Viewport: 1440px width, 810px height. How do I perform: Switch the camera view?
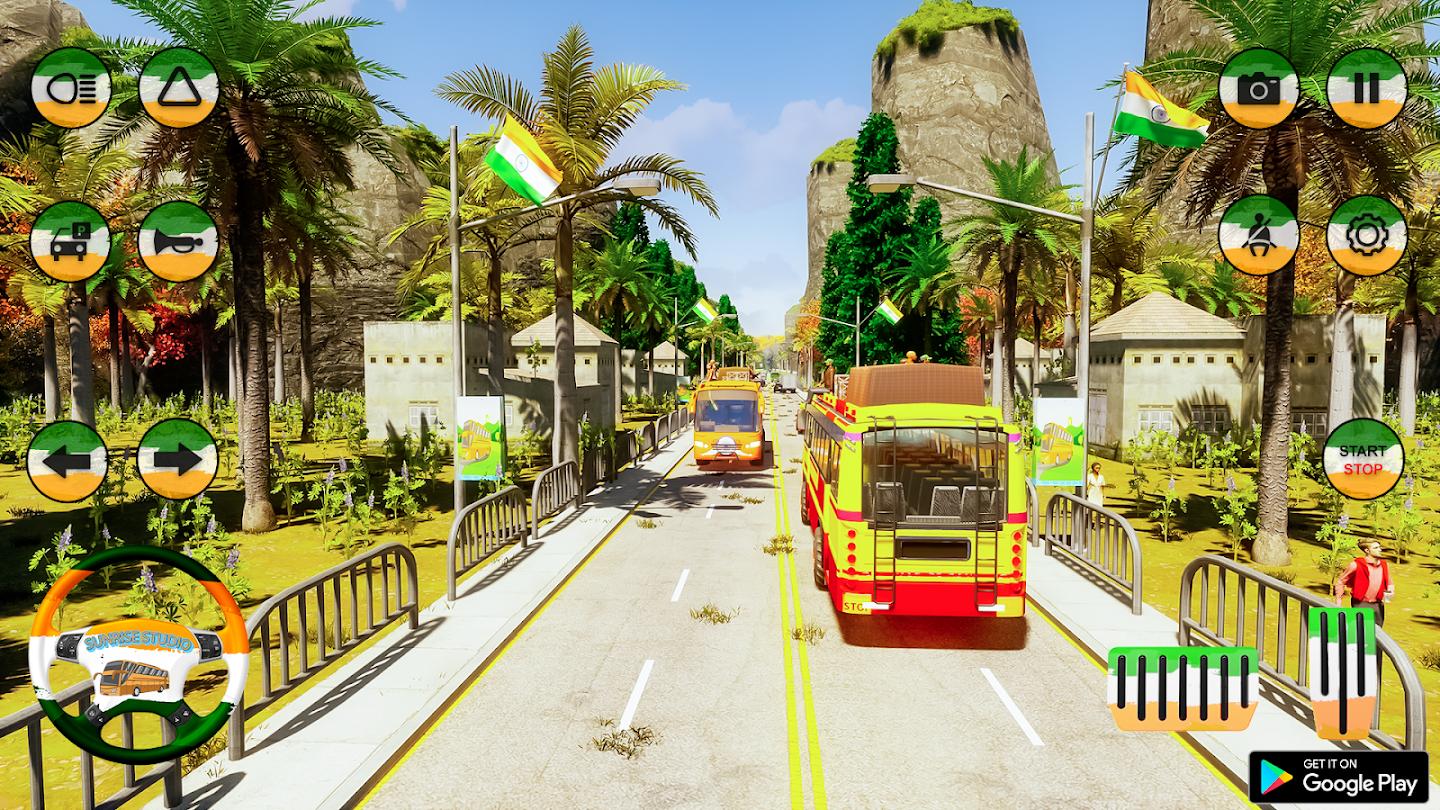click(1259, 88)
